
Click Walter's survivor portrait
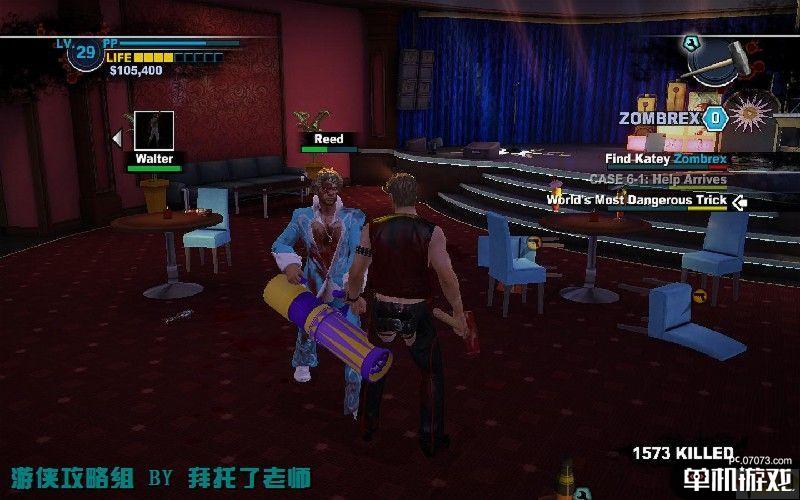tap(154, 131)
